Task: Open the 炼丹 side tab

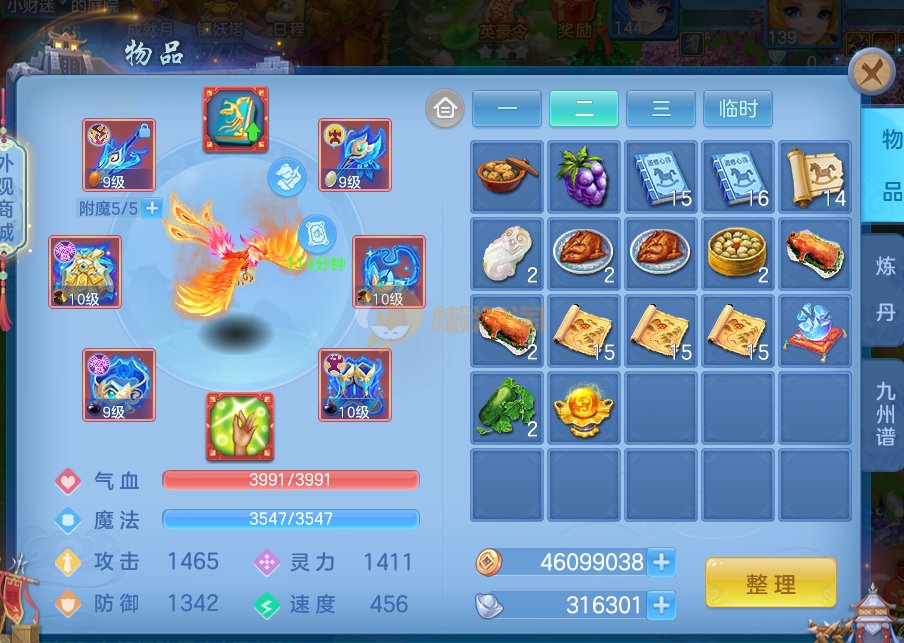Action: tap(885, 290)
